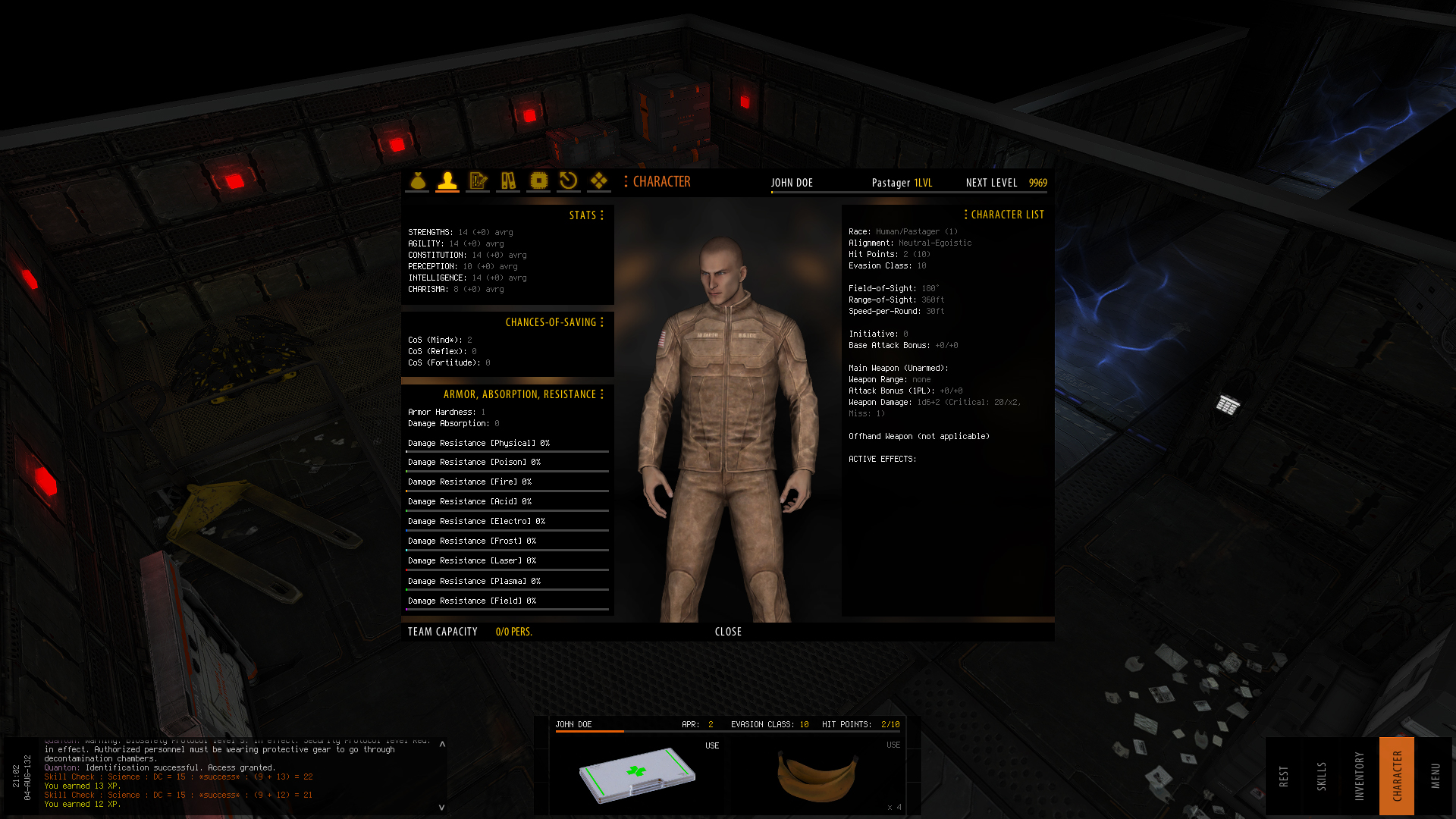Expand the STATS section options

click(x=603, y=215)
